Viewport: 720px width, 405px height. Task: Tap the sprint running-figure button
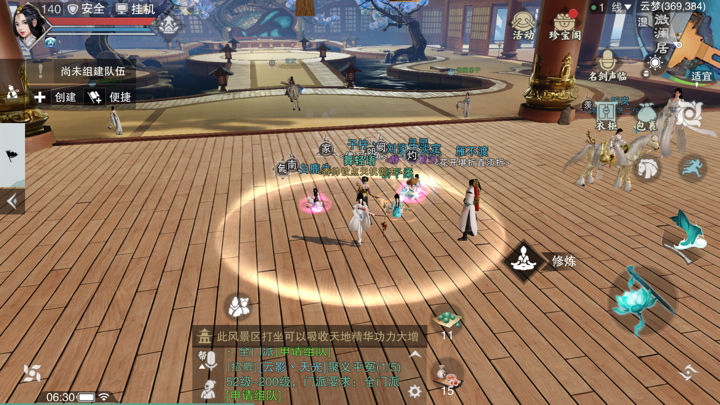click(693, 168)
